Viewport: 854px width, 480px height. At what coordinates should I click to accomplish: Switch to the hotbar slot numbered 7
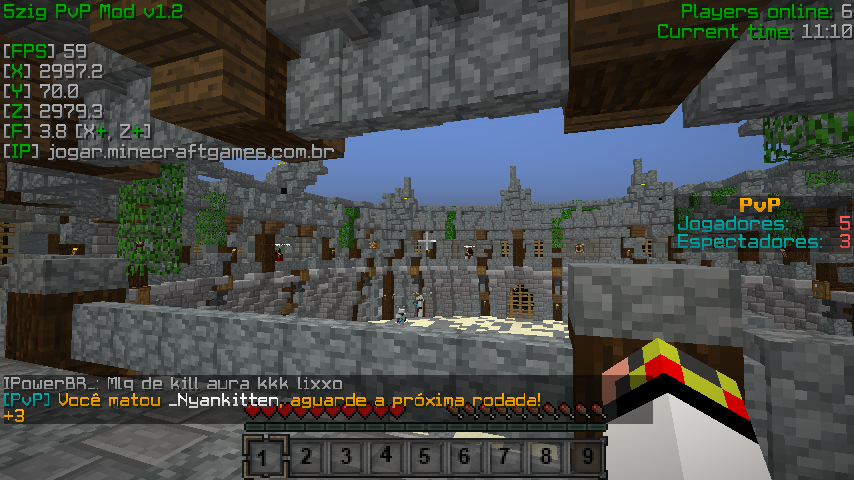point(506,458)
